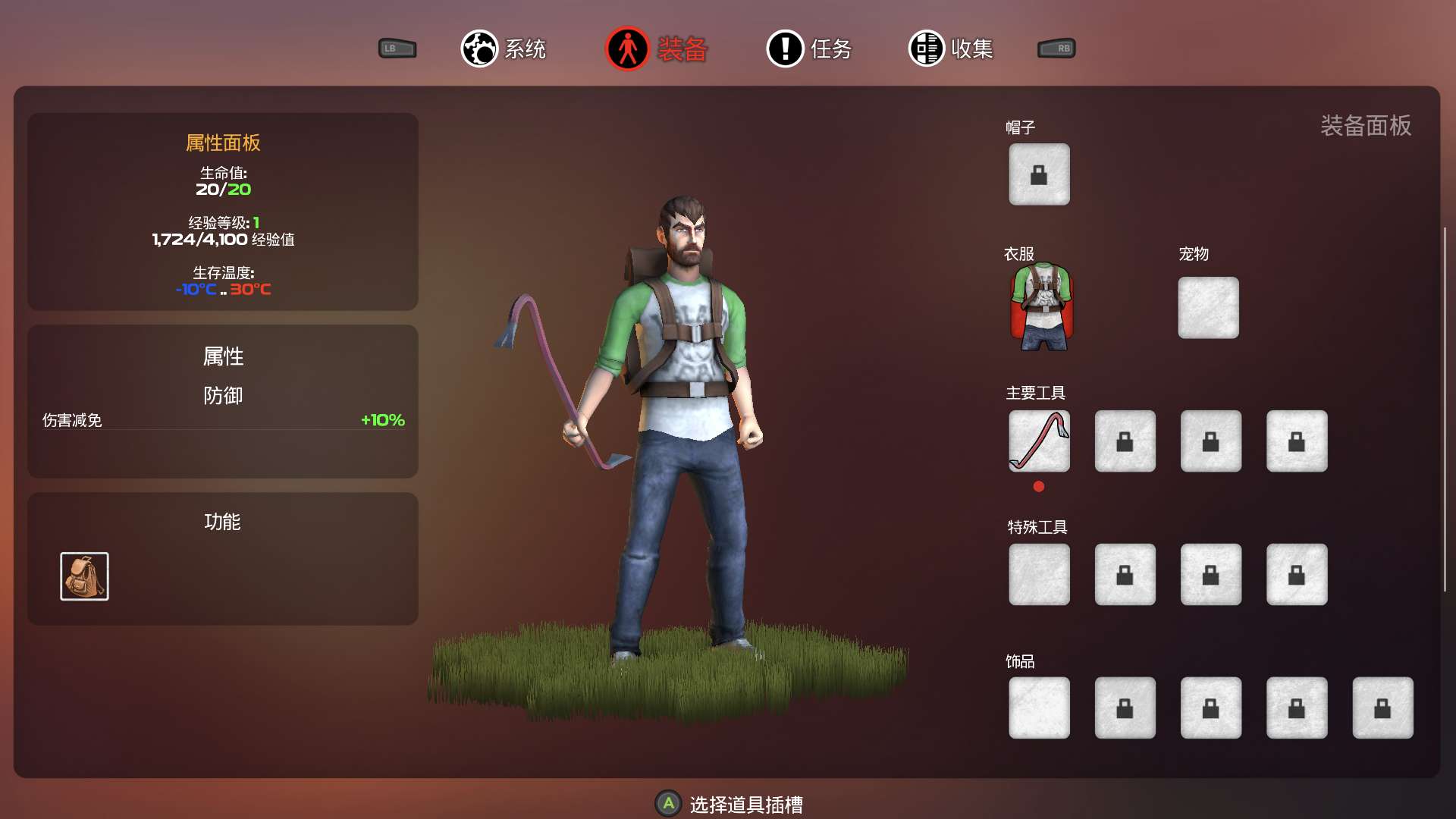
Task: Select the 装备 (Equipment) tab
Action: pyautogui.click(x=657, y=49)
